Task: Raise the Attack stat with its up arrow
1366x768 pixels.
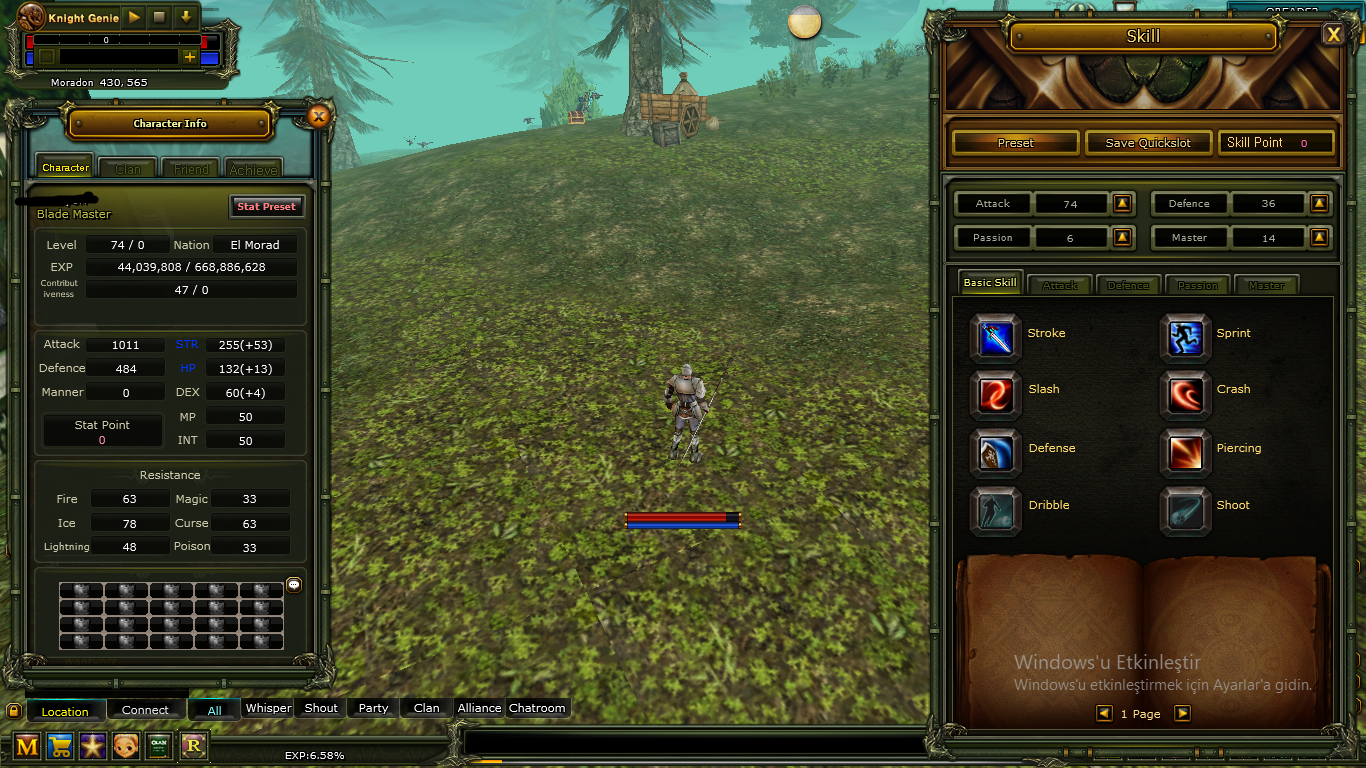Action: 1122,204
